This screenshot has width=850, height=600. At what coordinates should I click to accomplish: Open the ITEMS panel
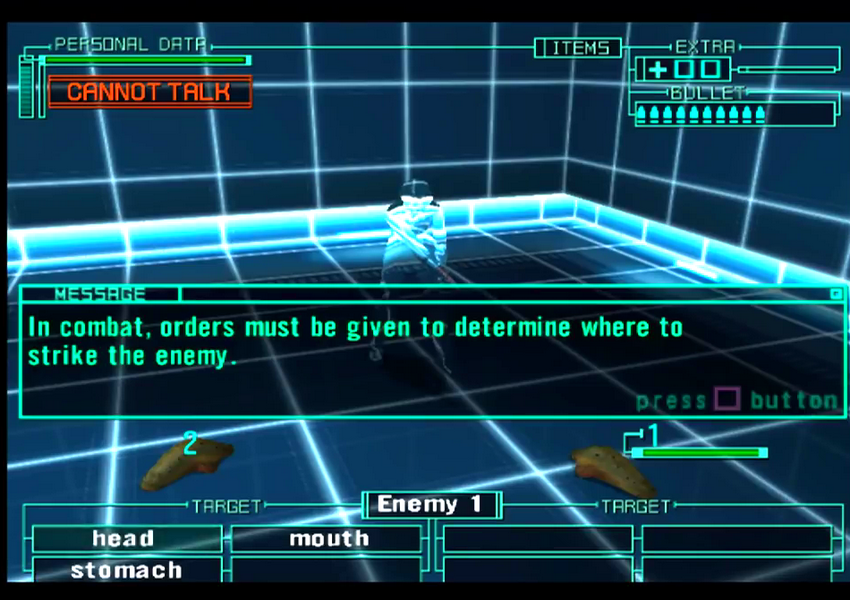click(x=578, y=48)
